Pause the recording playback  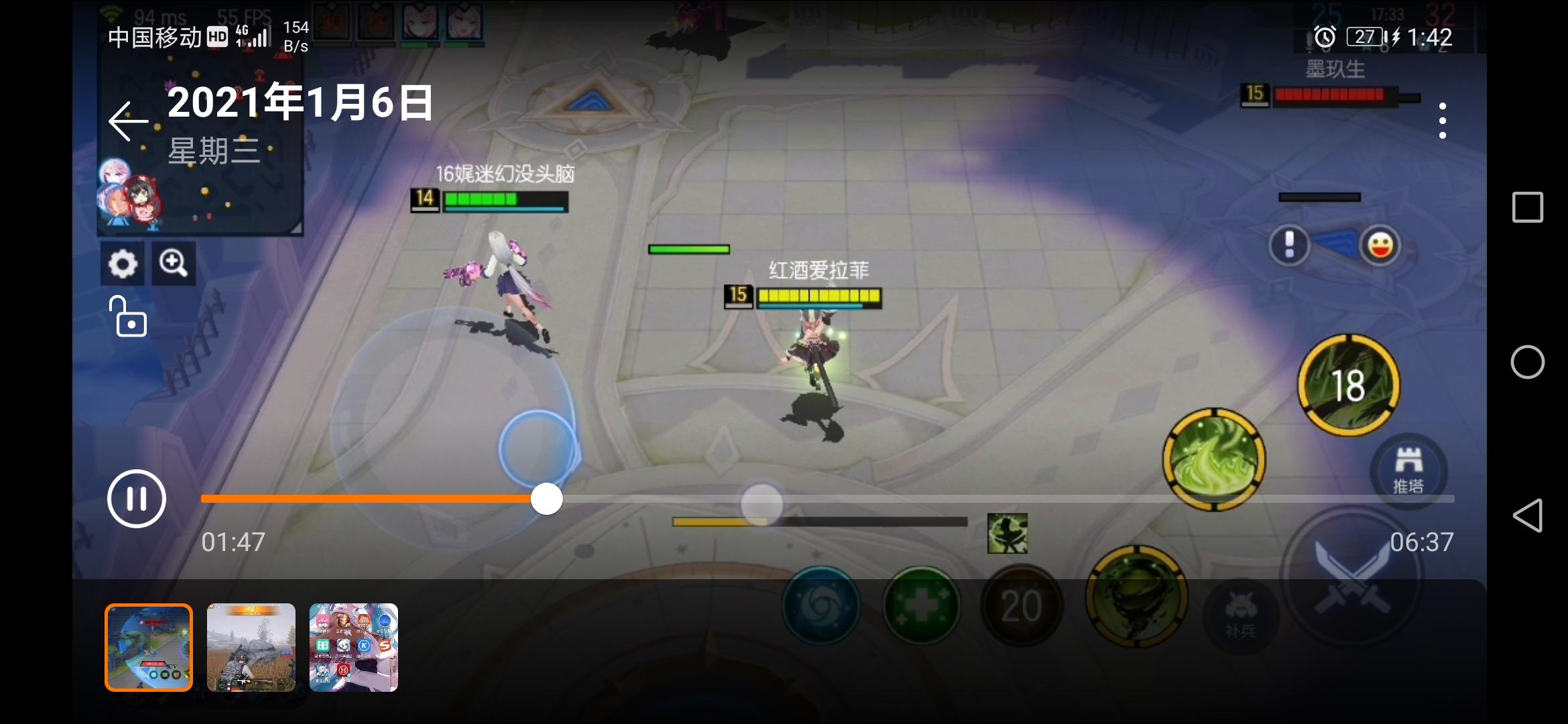[137, 498]
